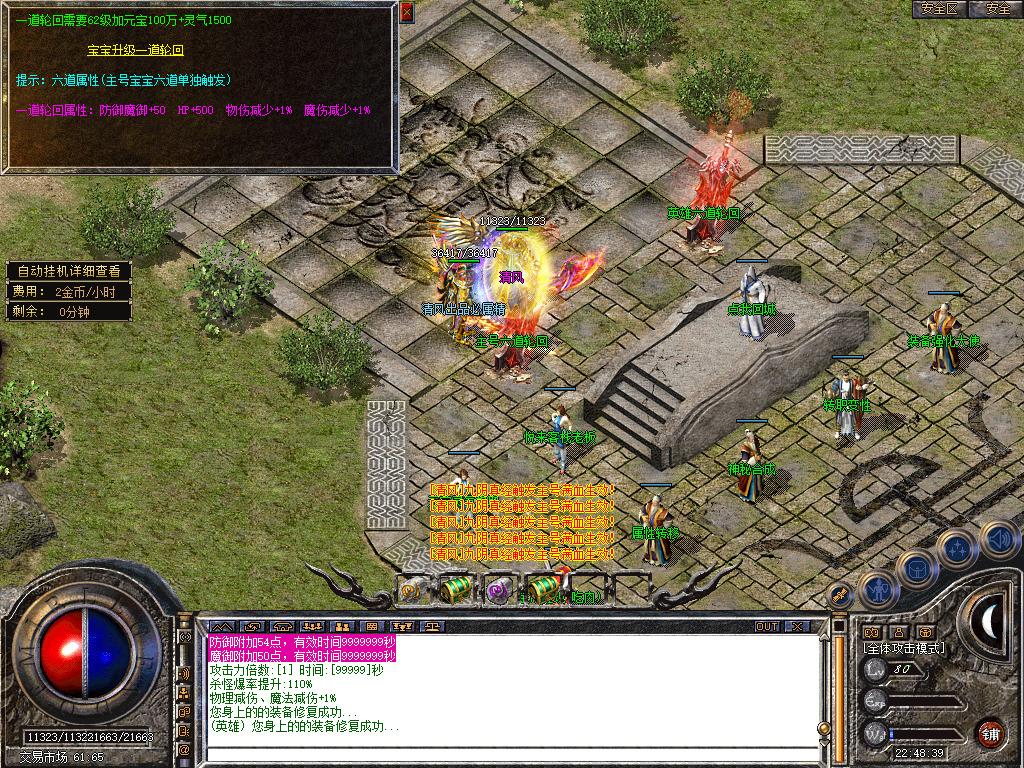This screenshot has width=1024, height=768.
Task: Click the balance-scale chat toolbar button
Action: (x=431, y=627)
